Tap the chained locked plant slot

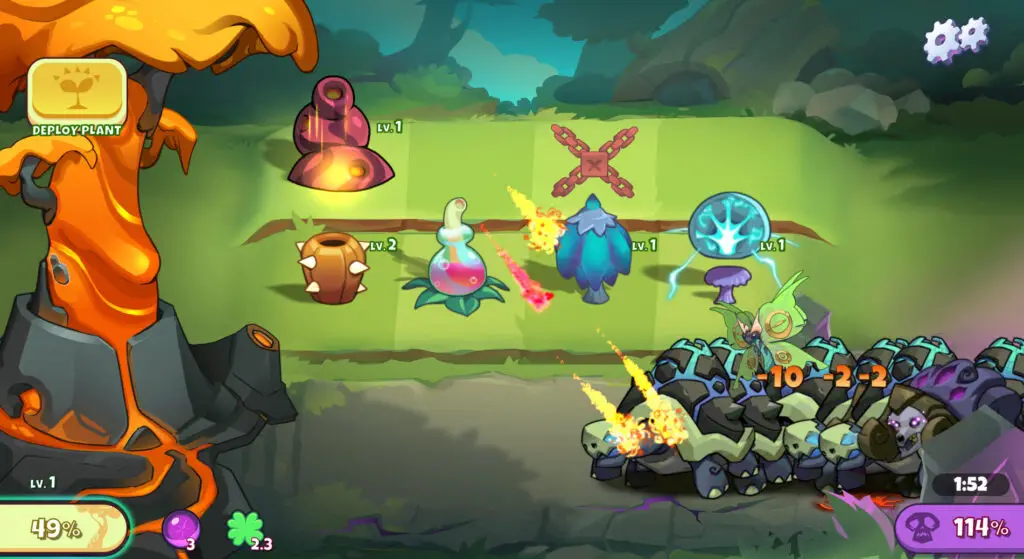593,159
